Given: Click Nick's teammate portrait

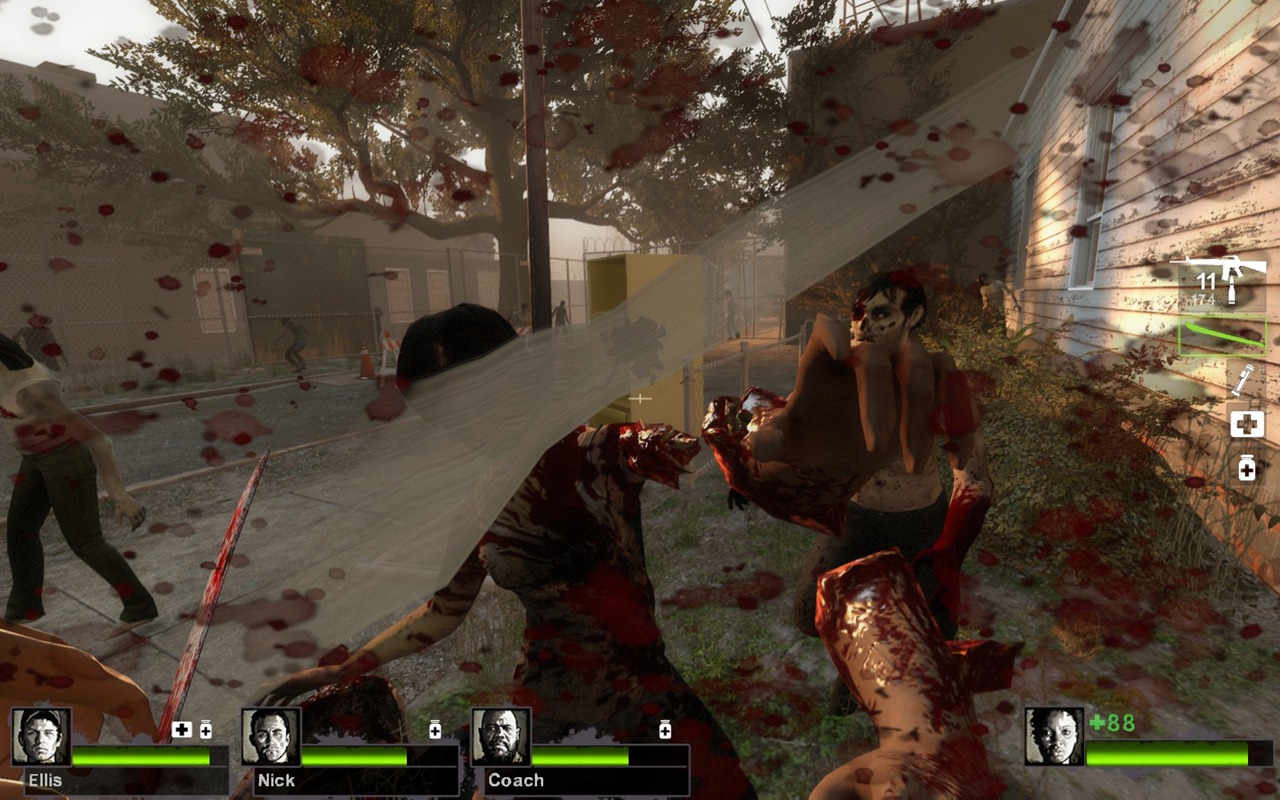Looking at the screenshot, I should click(271, 737).
